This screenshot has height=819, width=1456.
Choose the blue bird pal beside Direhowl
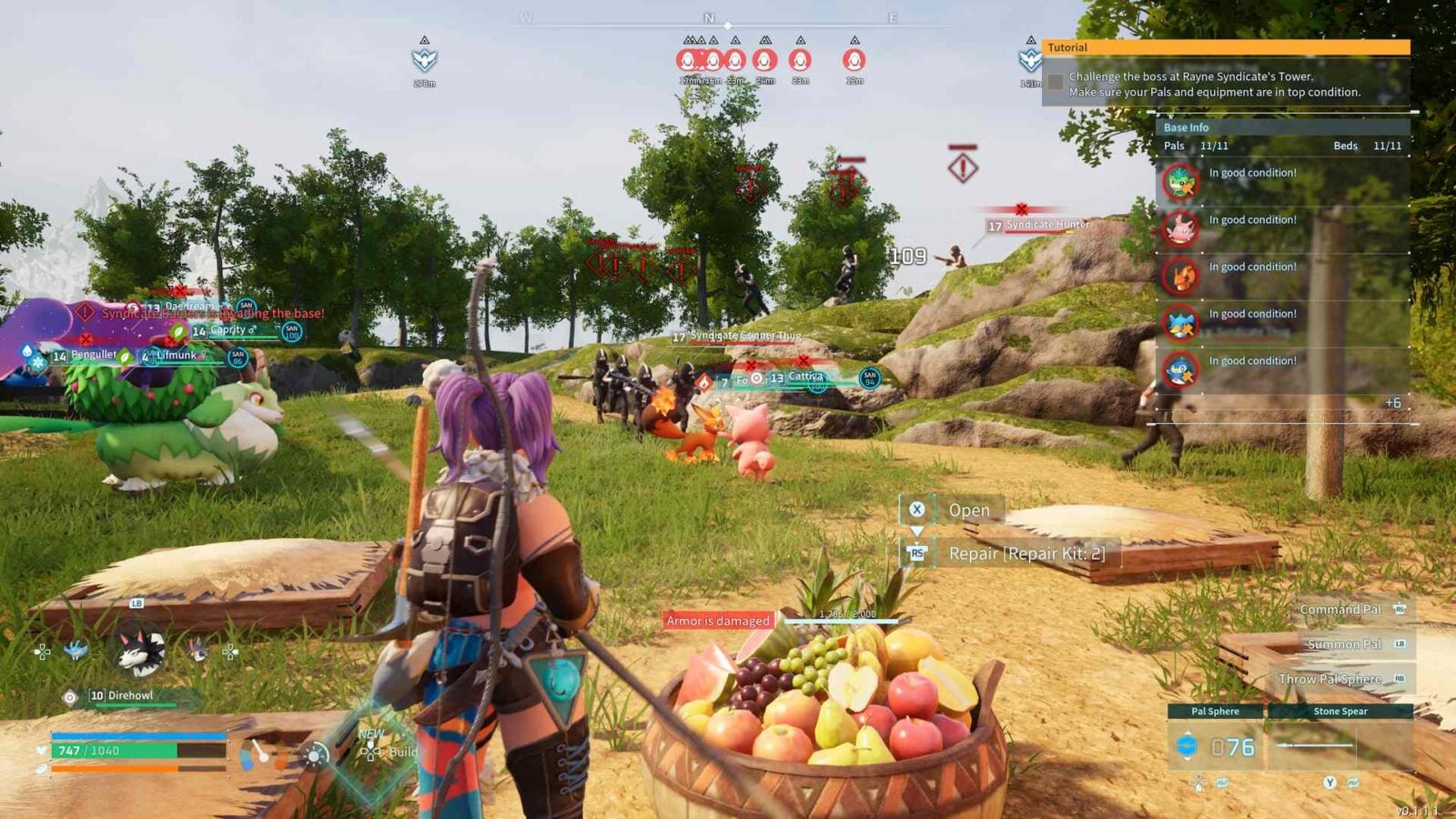tap(76, 650)
